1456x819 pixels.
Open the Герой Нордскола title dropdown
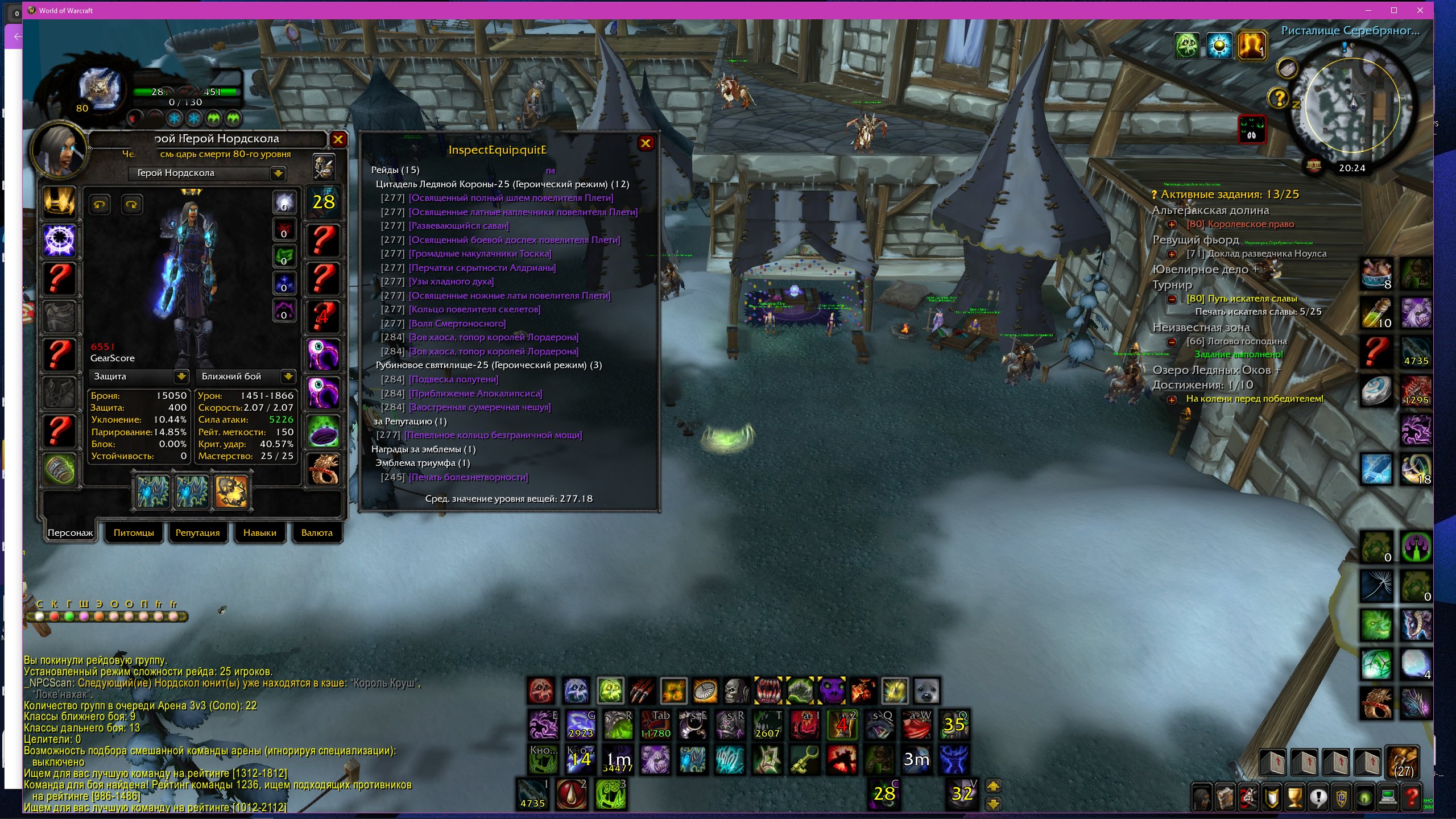coord(278,173)
